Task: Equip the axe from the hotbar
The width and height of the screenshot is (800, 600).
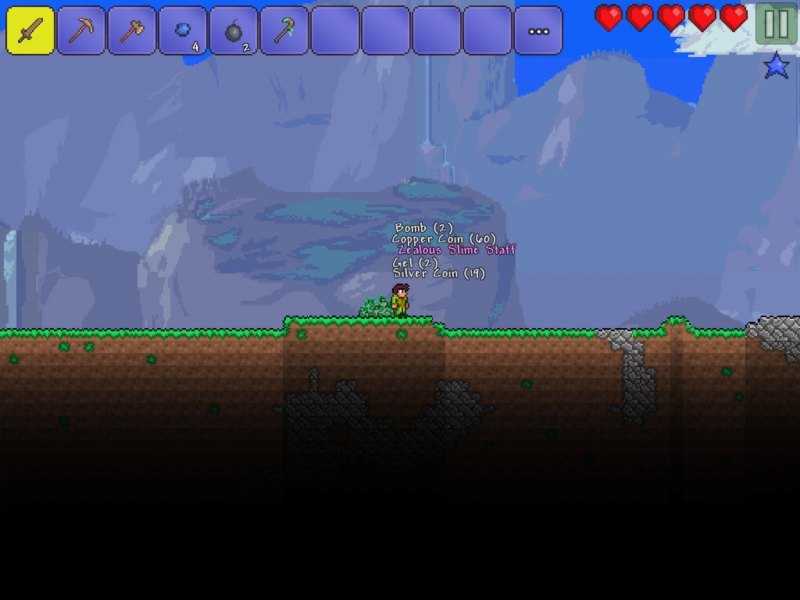Action: tap(132, 30)
